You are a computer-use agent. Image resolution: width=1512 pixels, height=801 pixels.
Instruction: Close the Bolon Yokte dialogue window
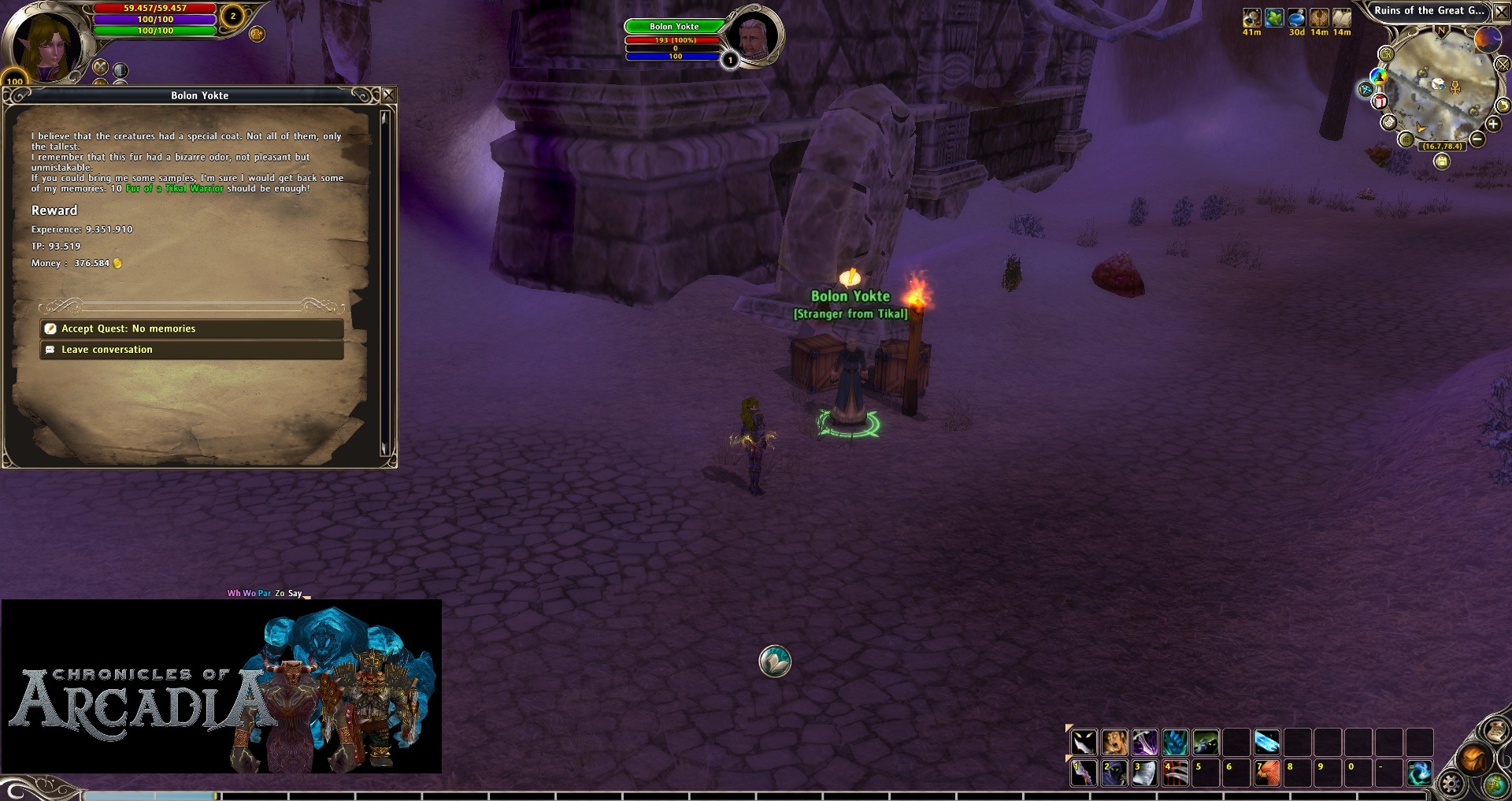pyautogui.click(x=388, y=95)
